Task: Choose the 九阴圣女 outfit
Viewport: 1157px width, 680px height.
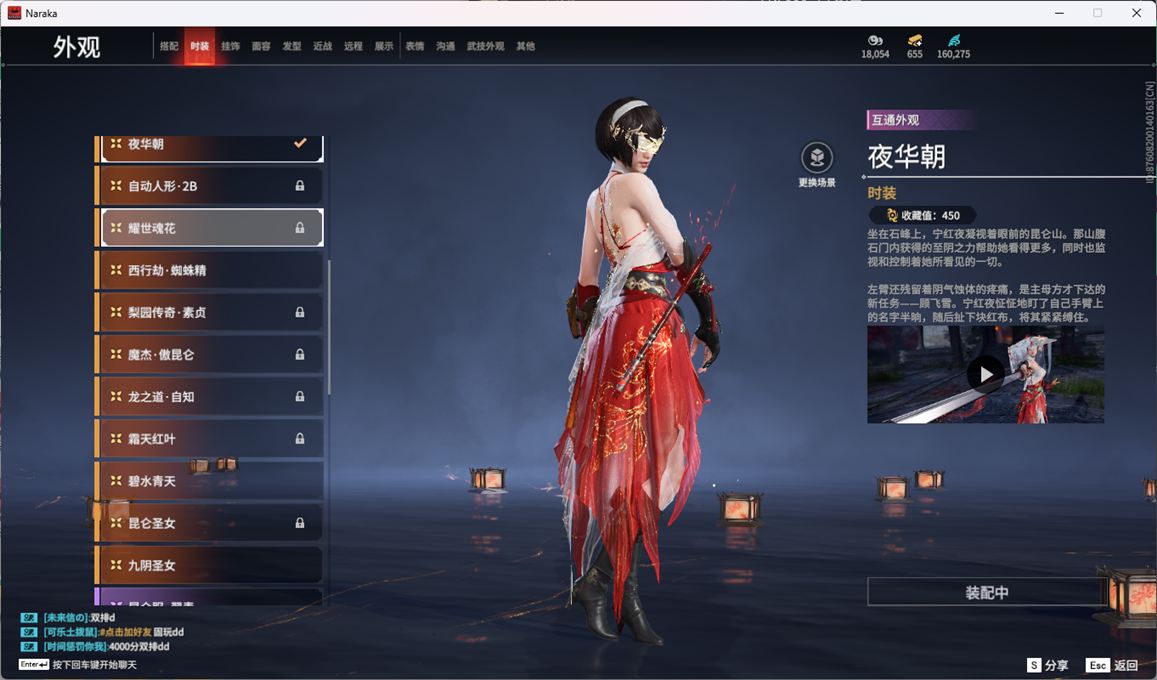Action: [210, 565]
